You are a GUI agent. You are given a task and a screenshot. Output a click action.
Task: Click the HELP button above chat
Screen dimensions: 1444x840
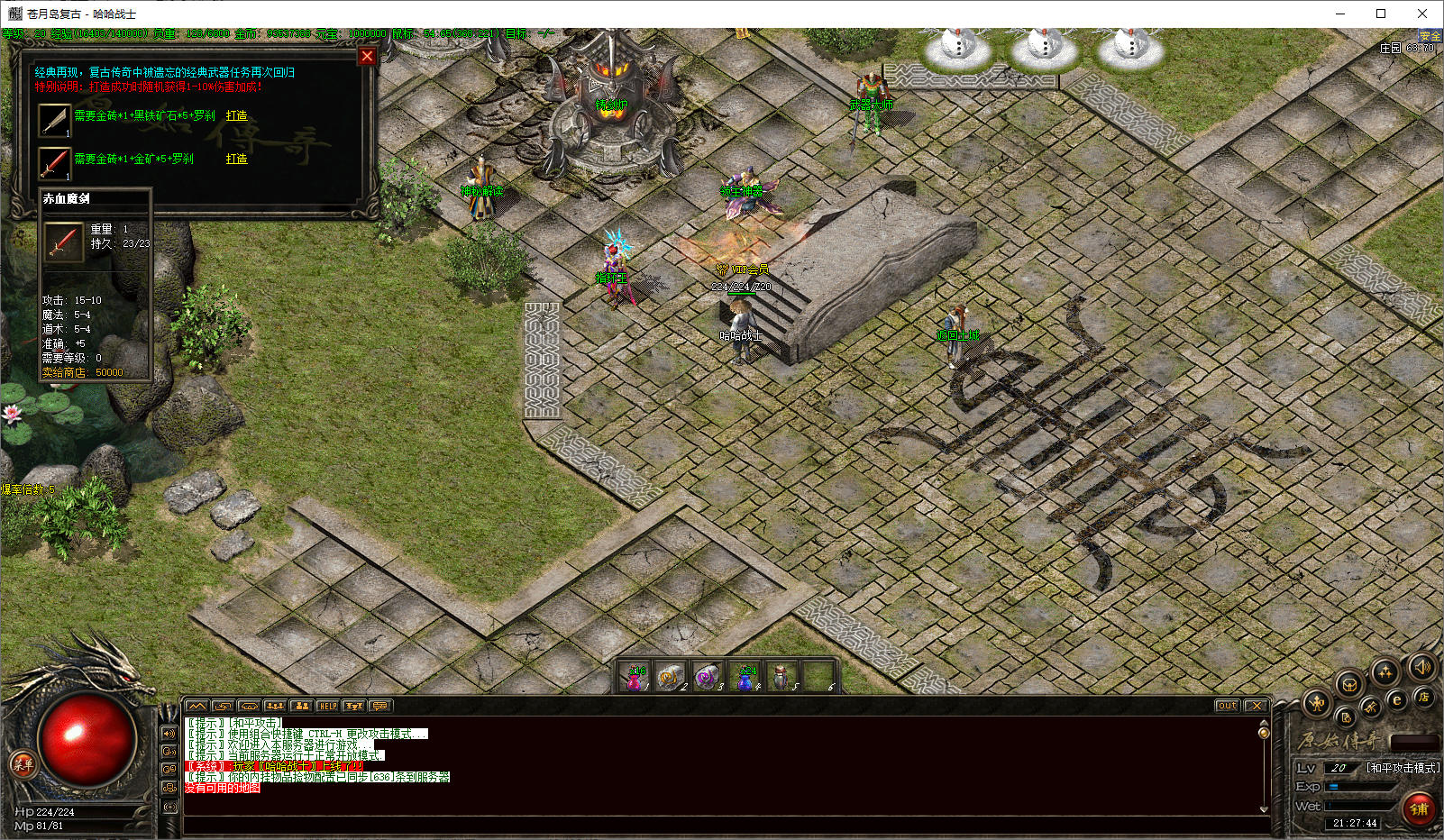pos(327,706)
